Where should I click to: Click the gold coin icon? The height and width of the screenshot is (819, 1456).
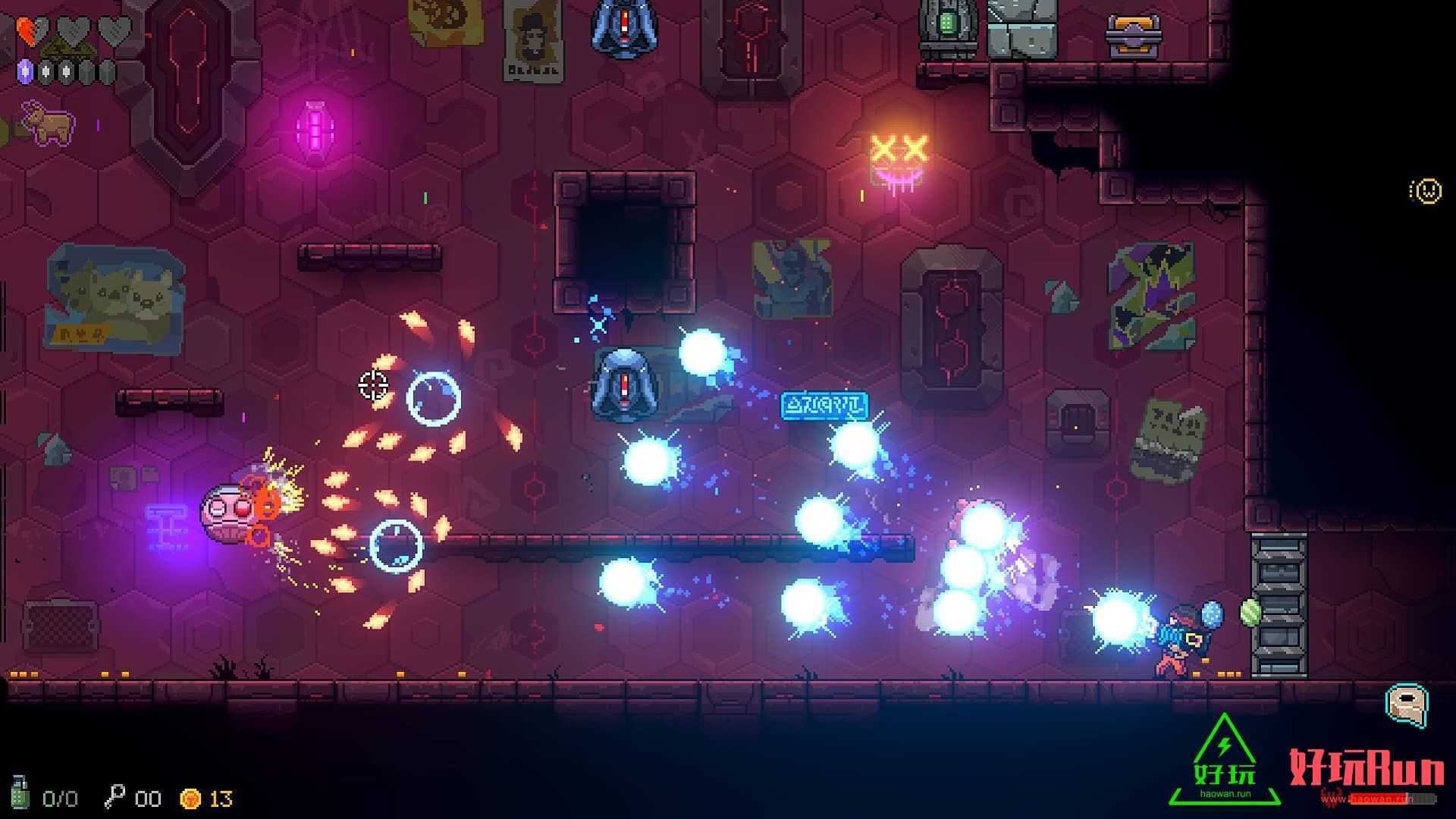tap(190, 799)
